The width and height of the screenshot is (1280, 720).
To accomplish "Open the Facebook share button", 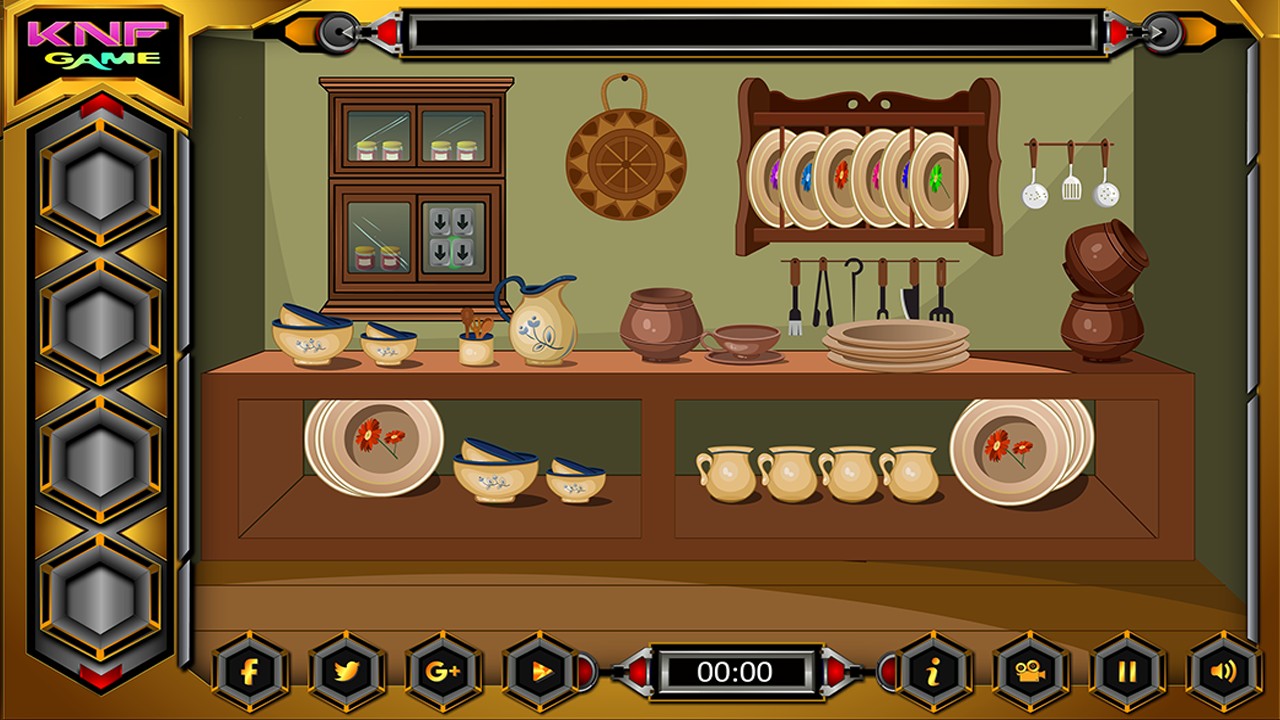I will (x=250, y=671).
